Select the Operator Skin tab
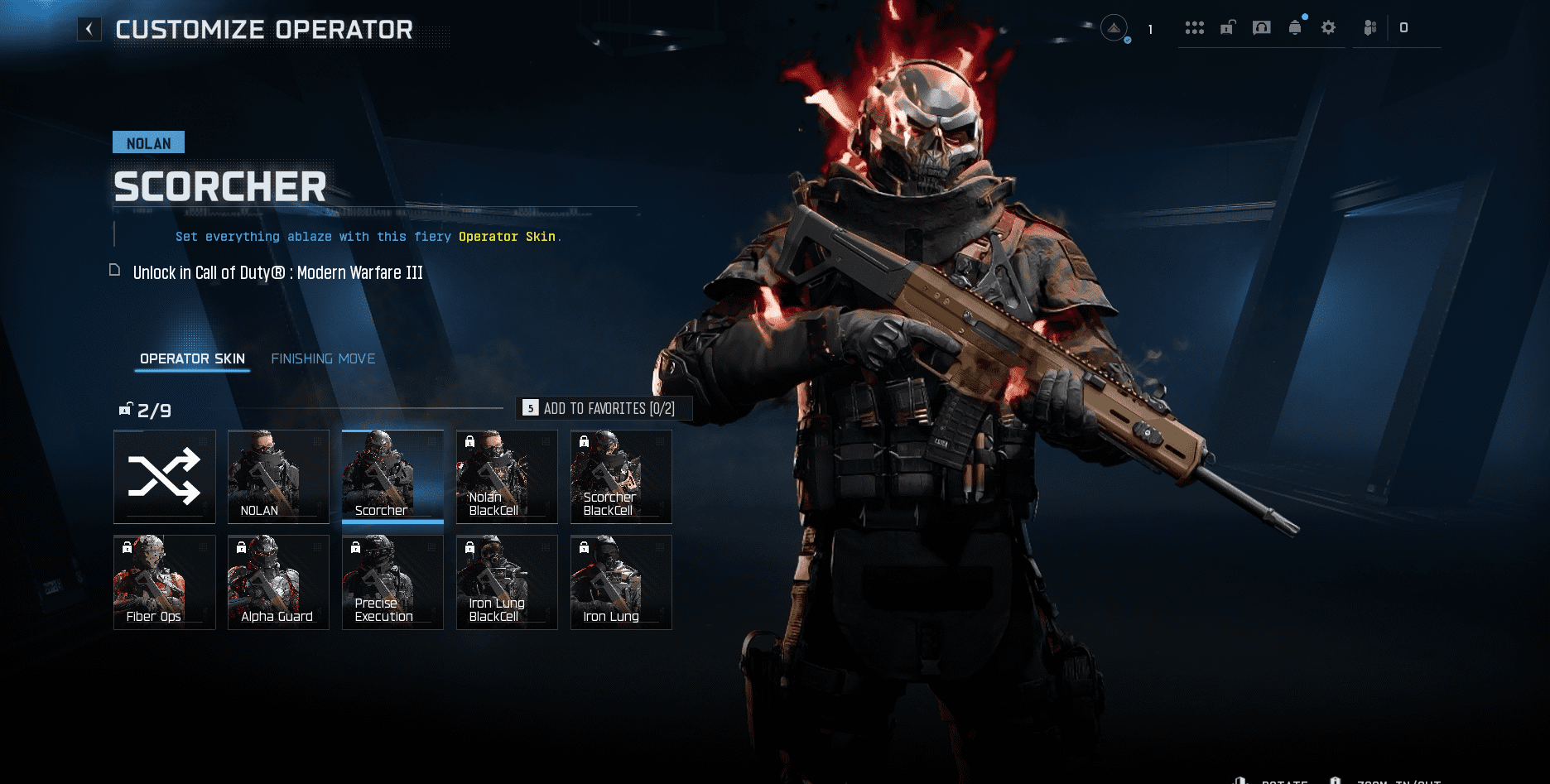The height and width of the screenshot is (784, 1550). [192, 358]
